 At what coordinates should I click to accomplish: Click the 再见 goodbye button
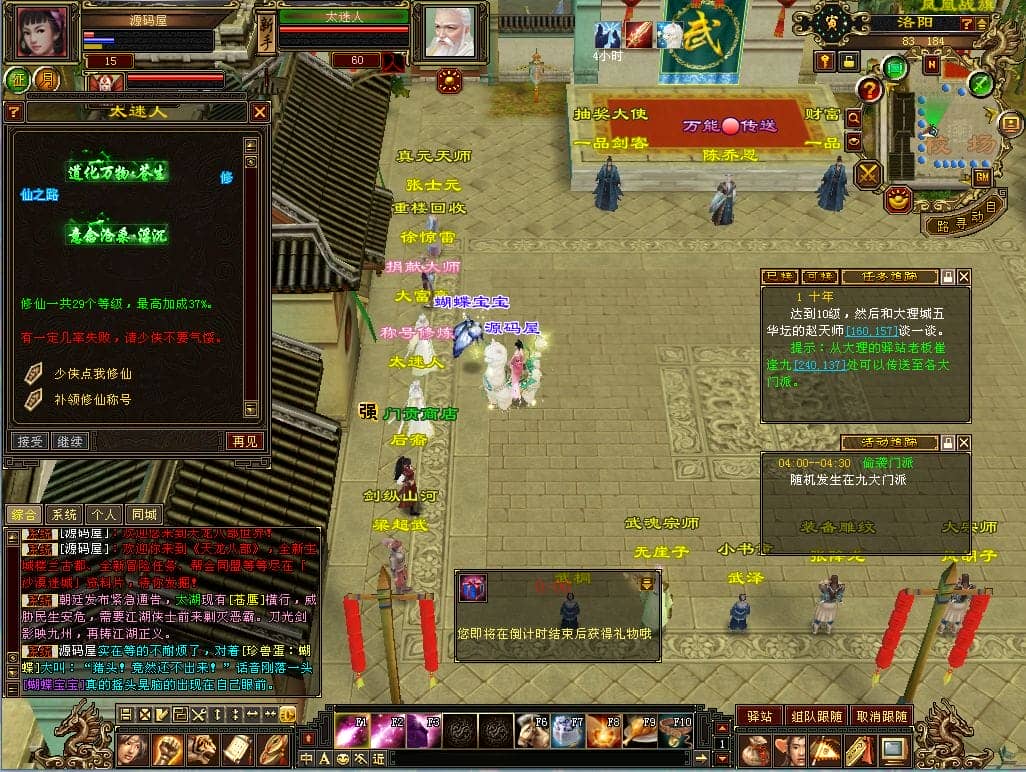pos(244,441)
